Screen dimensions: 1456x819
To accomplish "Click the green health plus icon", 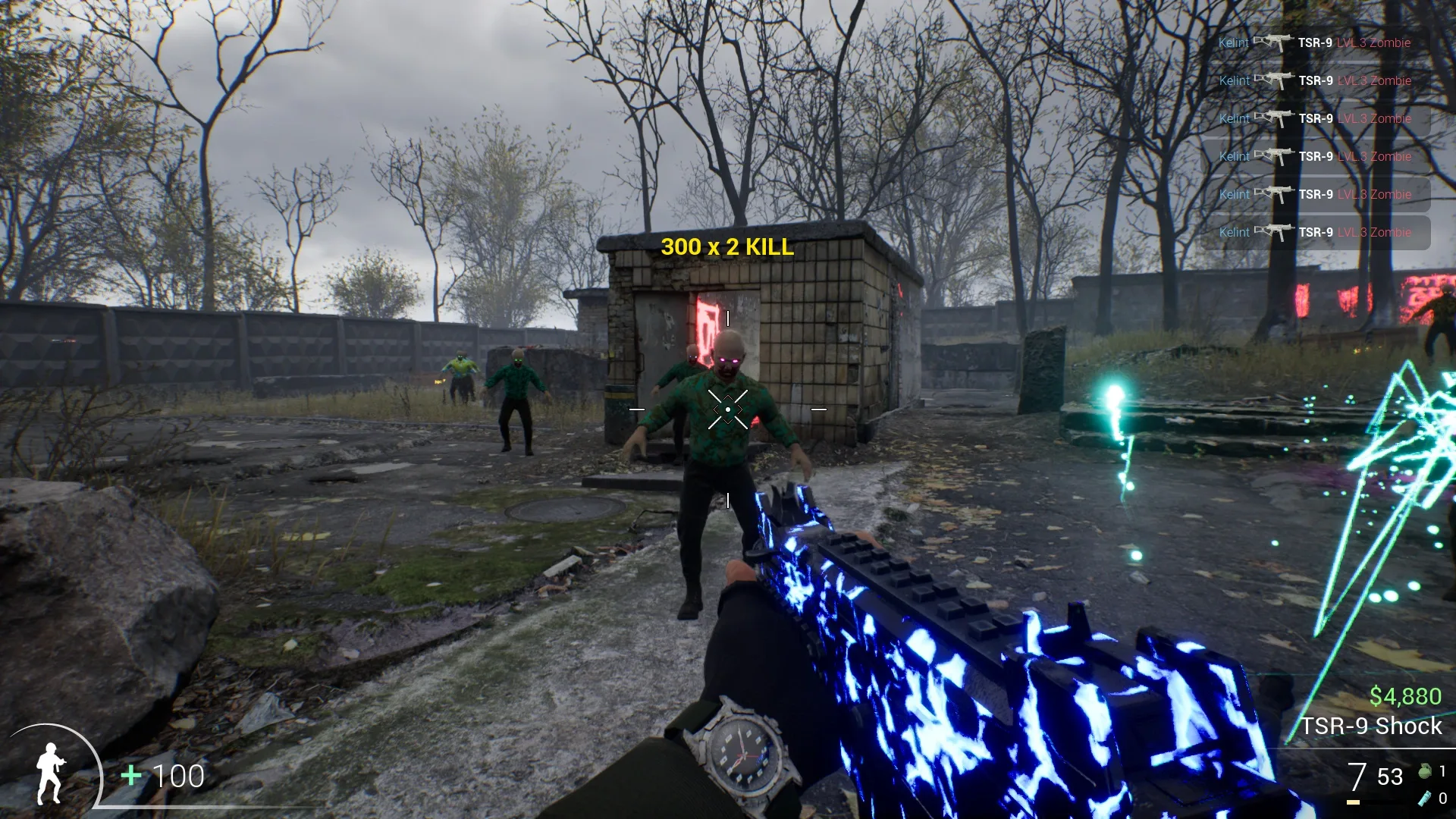I will tap(131, 776).
